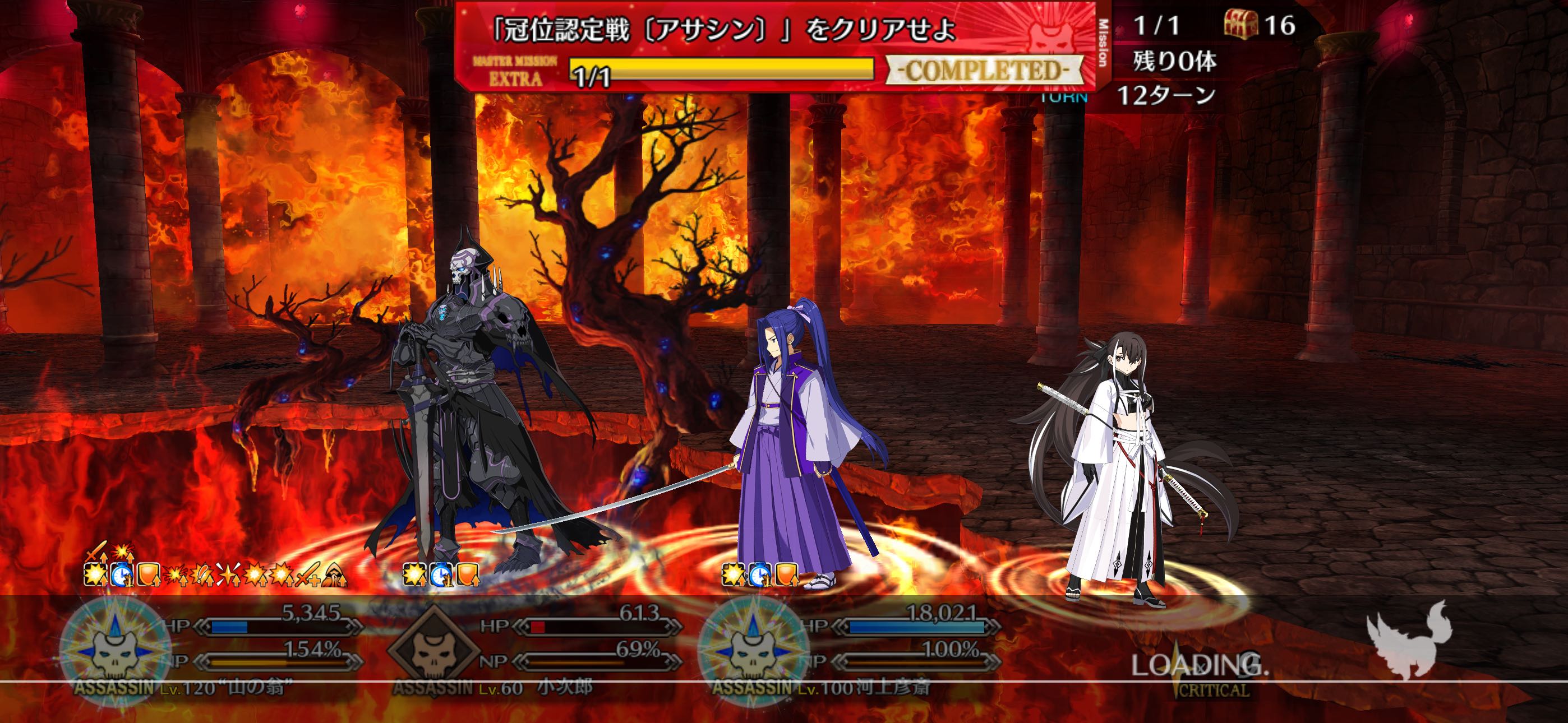This screenshot has height=723, width=1568.
Task: Select the Lv.100 河上彦斎 Assassin class emblem
Action: coord(753,648)
